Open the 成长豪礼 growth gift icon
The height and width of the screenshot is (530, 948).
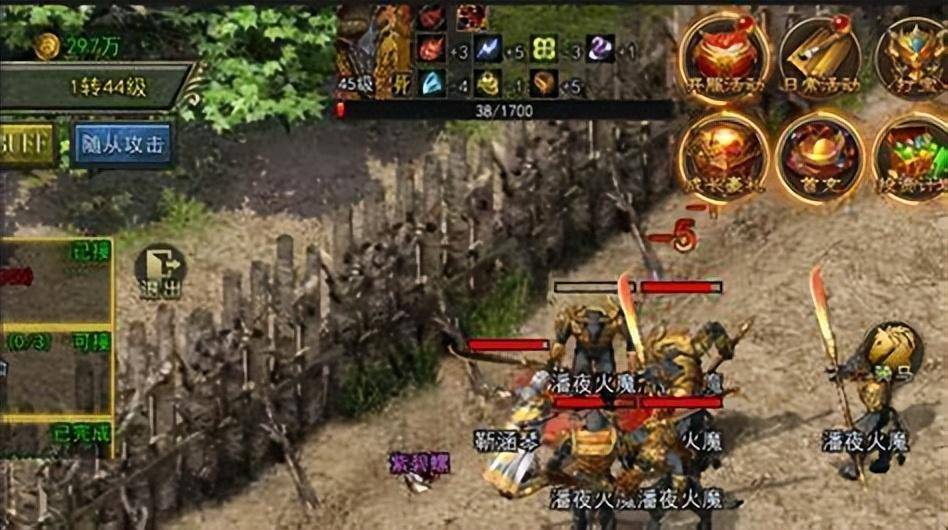tap(723, 155)
